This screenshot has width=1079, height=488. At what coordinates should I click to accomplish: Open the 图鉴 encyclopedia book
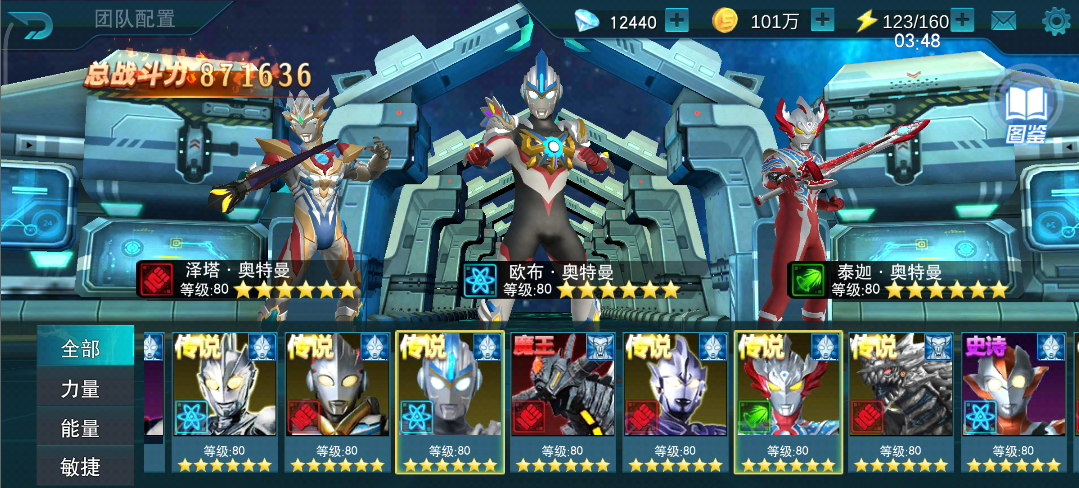tap(1025, 110)
